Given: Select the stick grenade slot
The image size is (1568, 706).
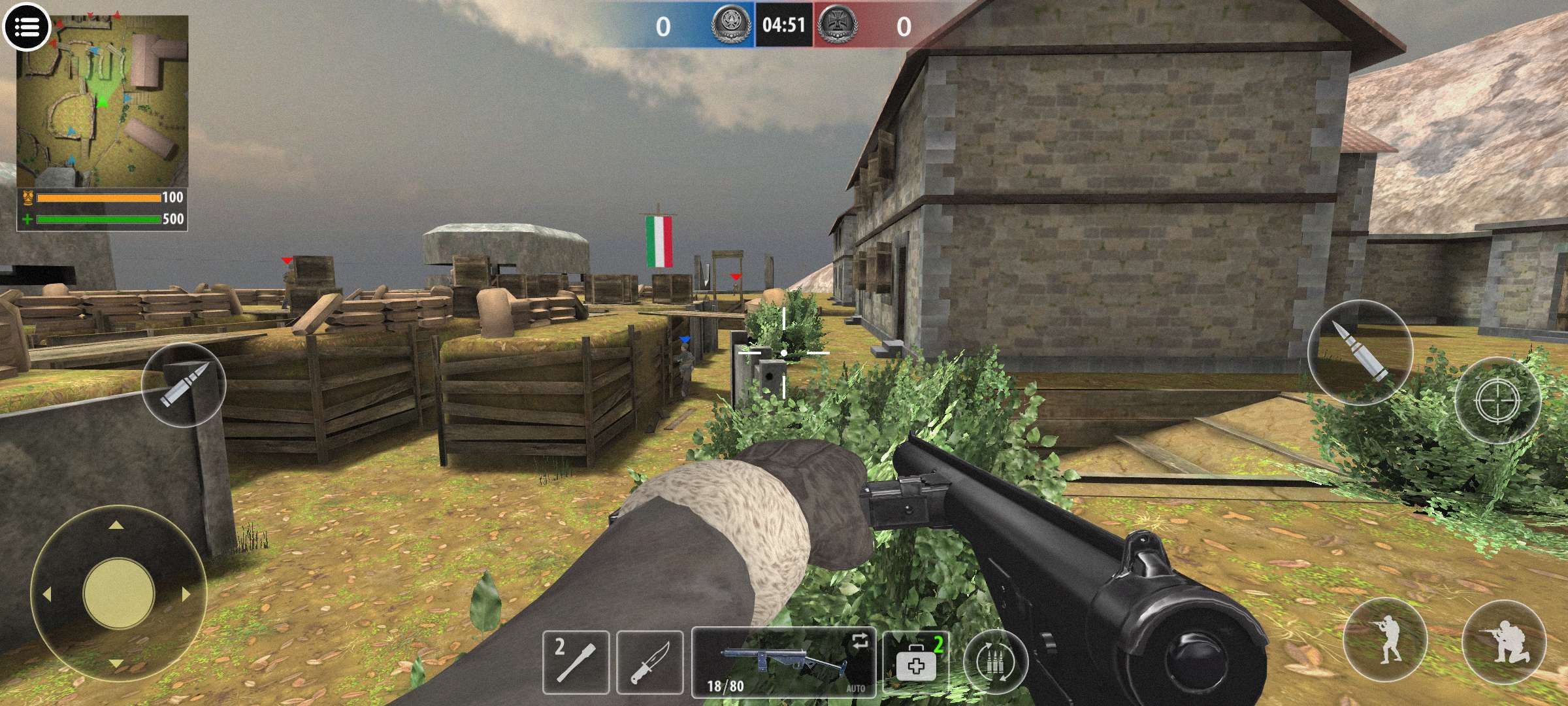Looking at the screenshot, I should (x=576, y=662).
